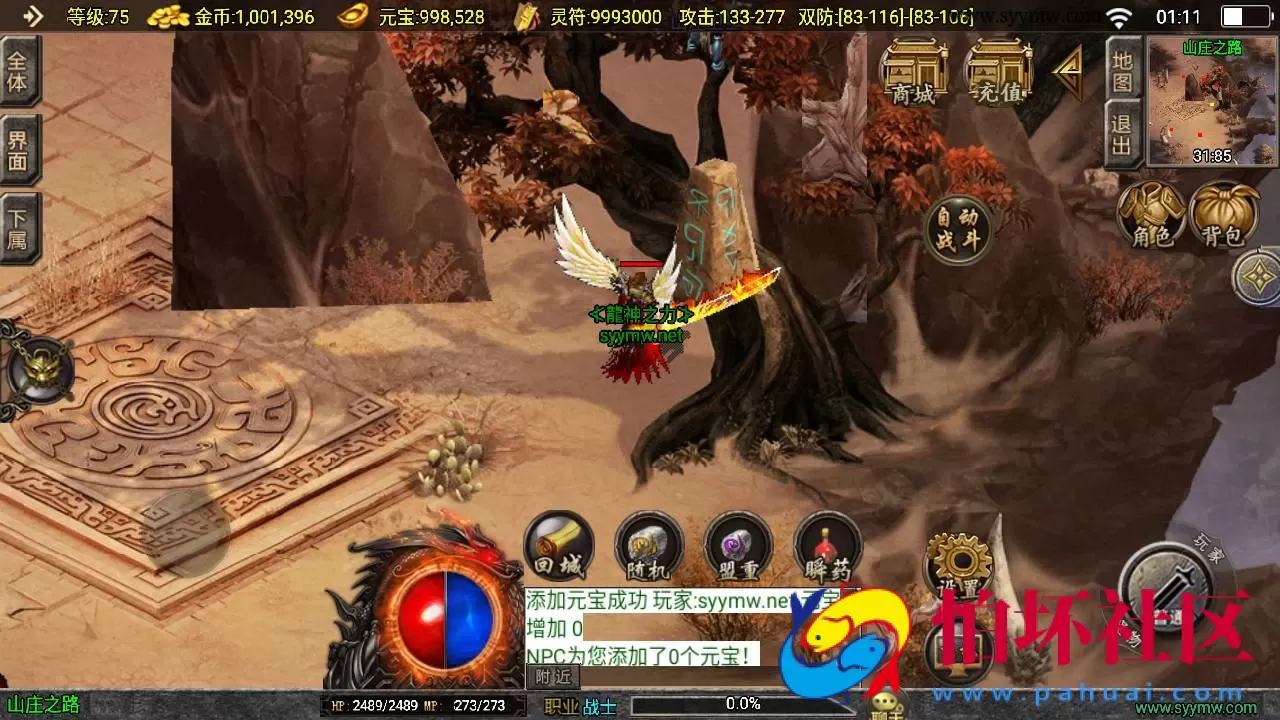Image resolution: width=1280 pixels, height=720 pixels.
Task: Use the 随机 random teleport icon
Action: coord(647,548)
